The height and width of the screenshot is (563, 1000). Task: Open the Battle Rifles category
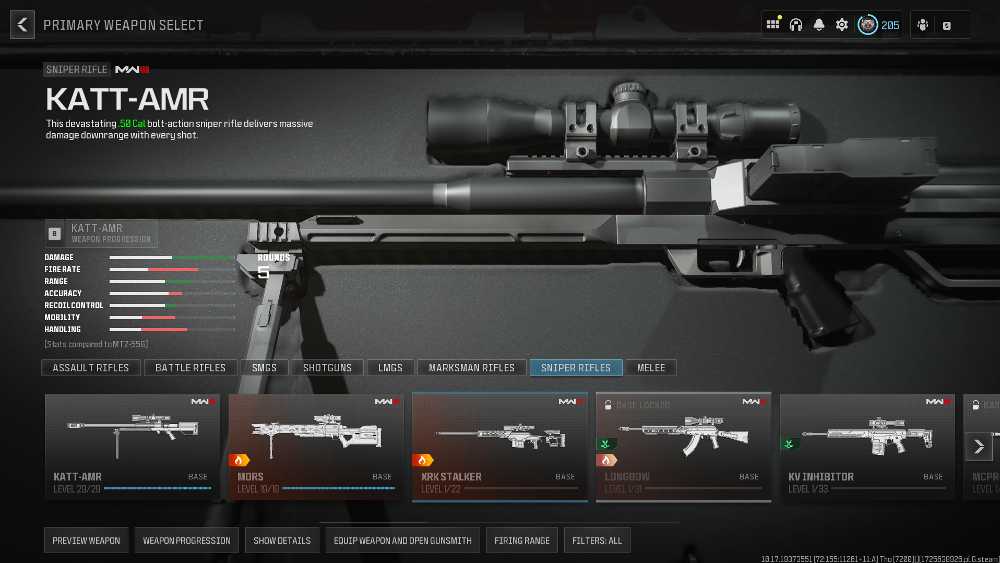click(191, 368)
